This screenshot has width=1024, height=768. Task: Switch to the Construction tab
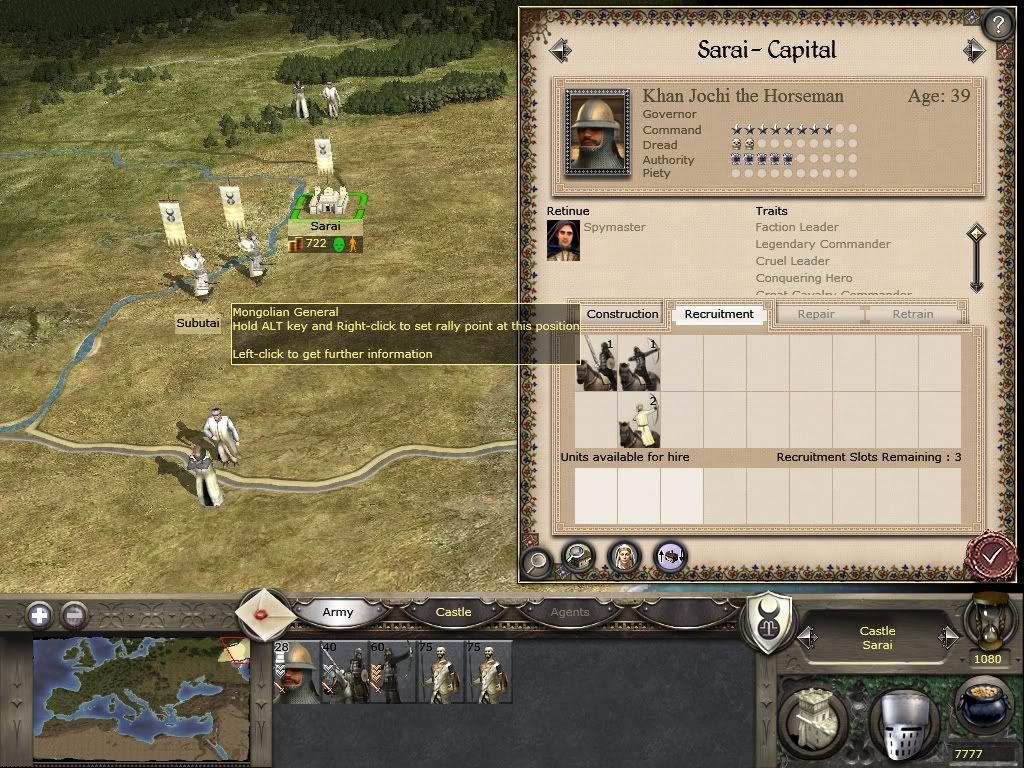coord(622,314)
